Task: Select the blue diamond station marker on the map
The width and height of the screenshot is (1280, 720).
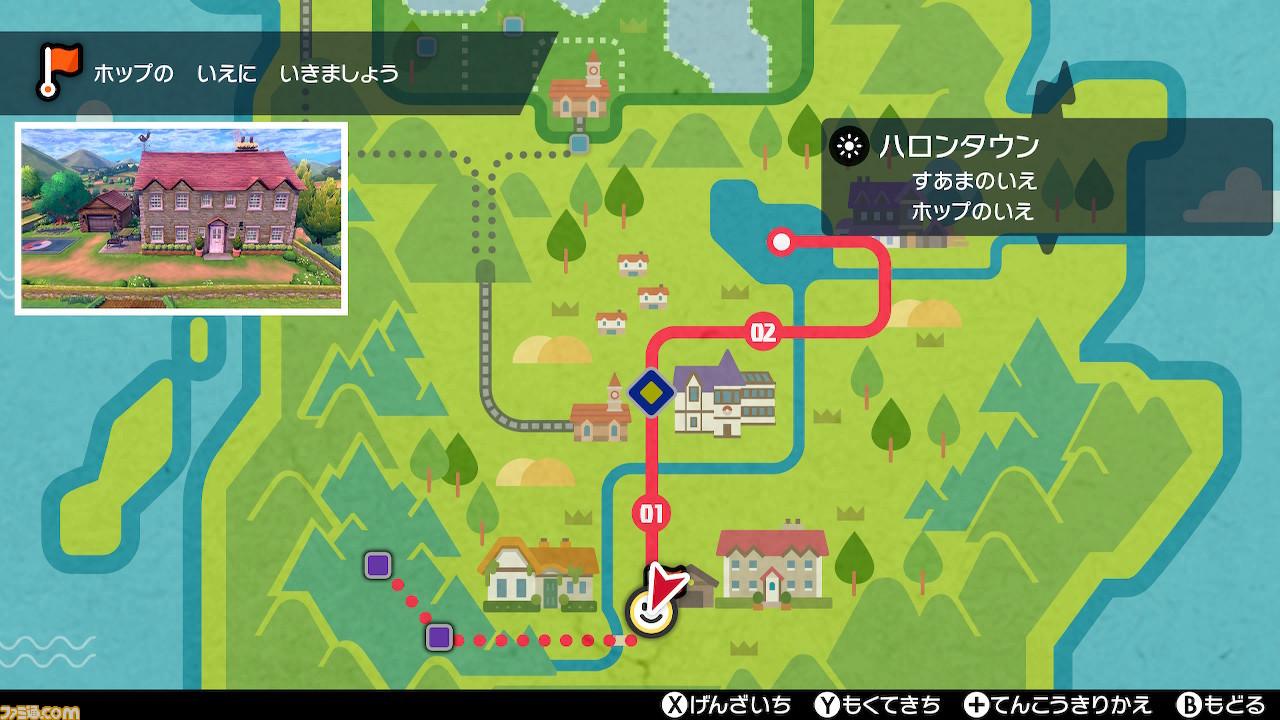Action: click(x=650, y=393)
